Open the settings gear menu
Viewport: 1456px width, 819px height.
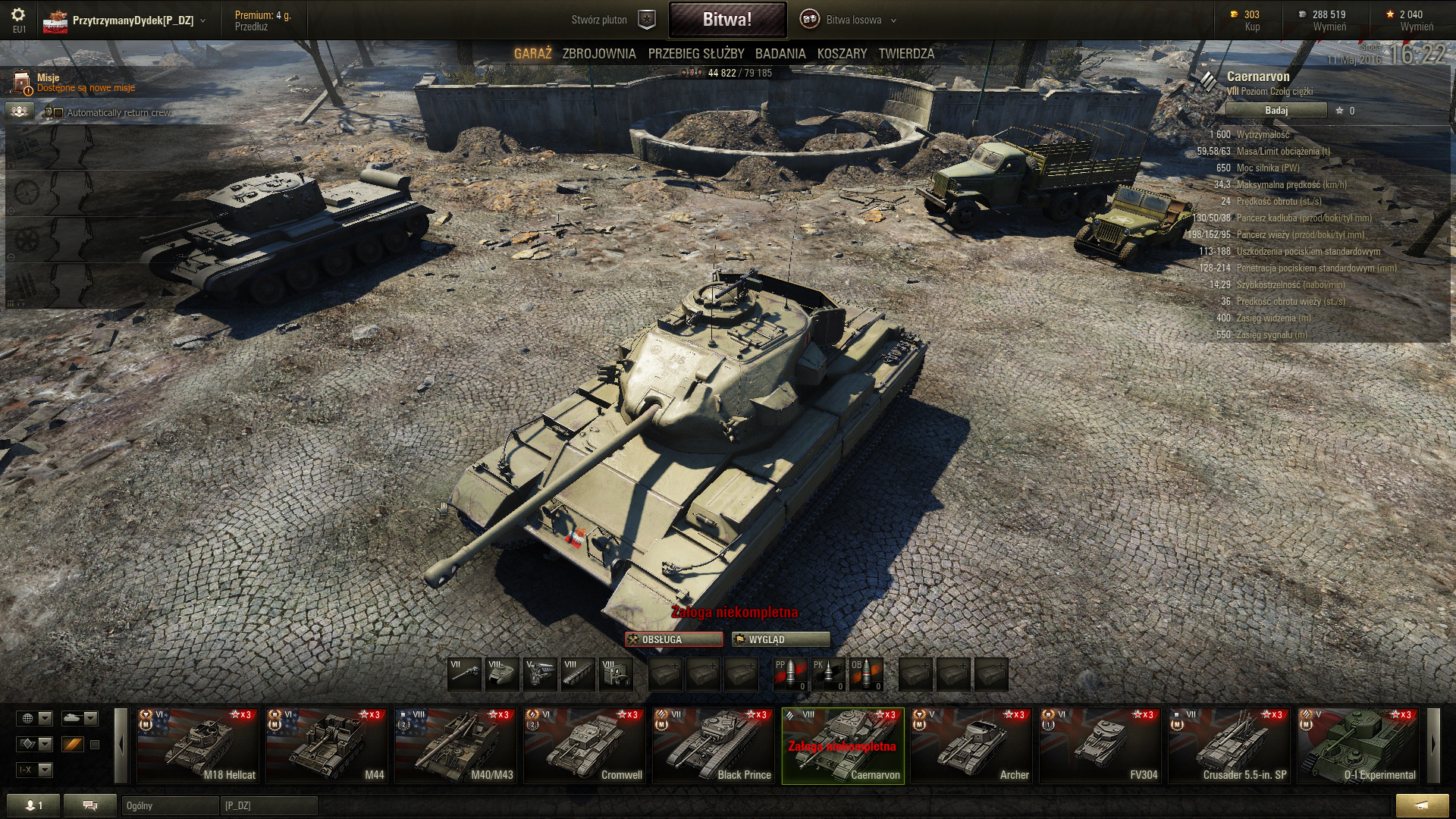(18, 15)
